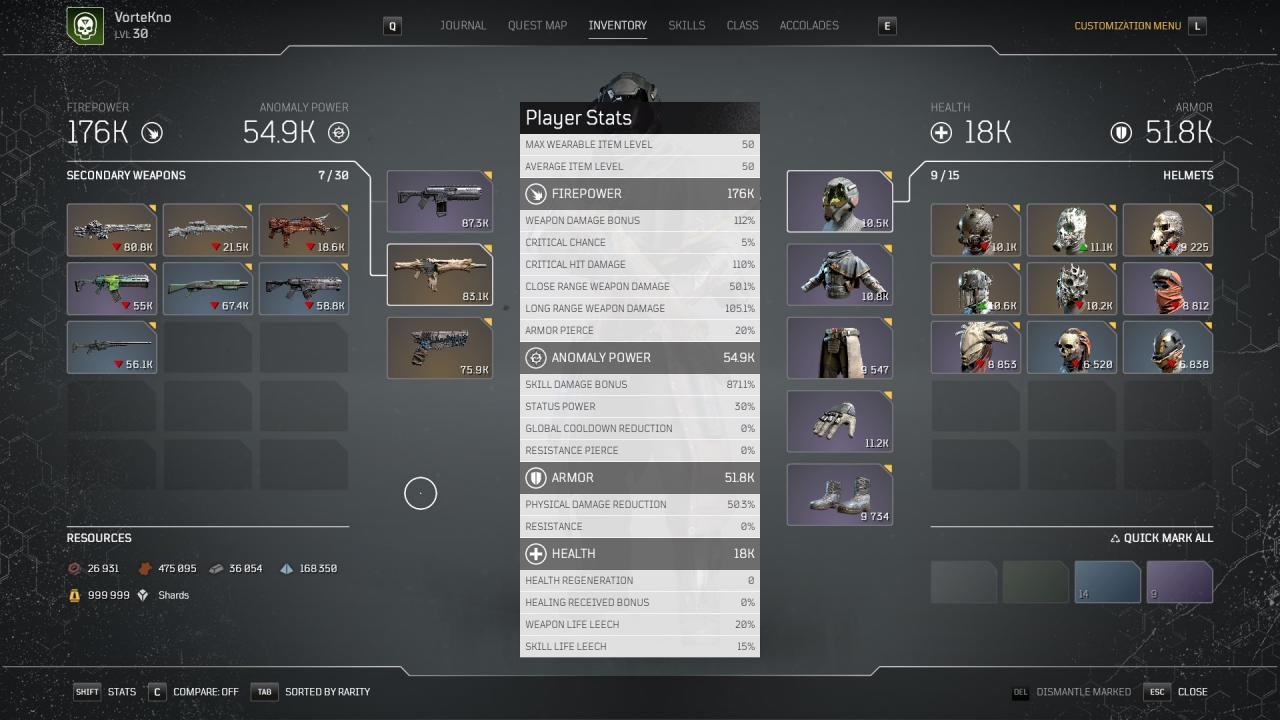Click the blue rarity mark filter

1107,582
